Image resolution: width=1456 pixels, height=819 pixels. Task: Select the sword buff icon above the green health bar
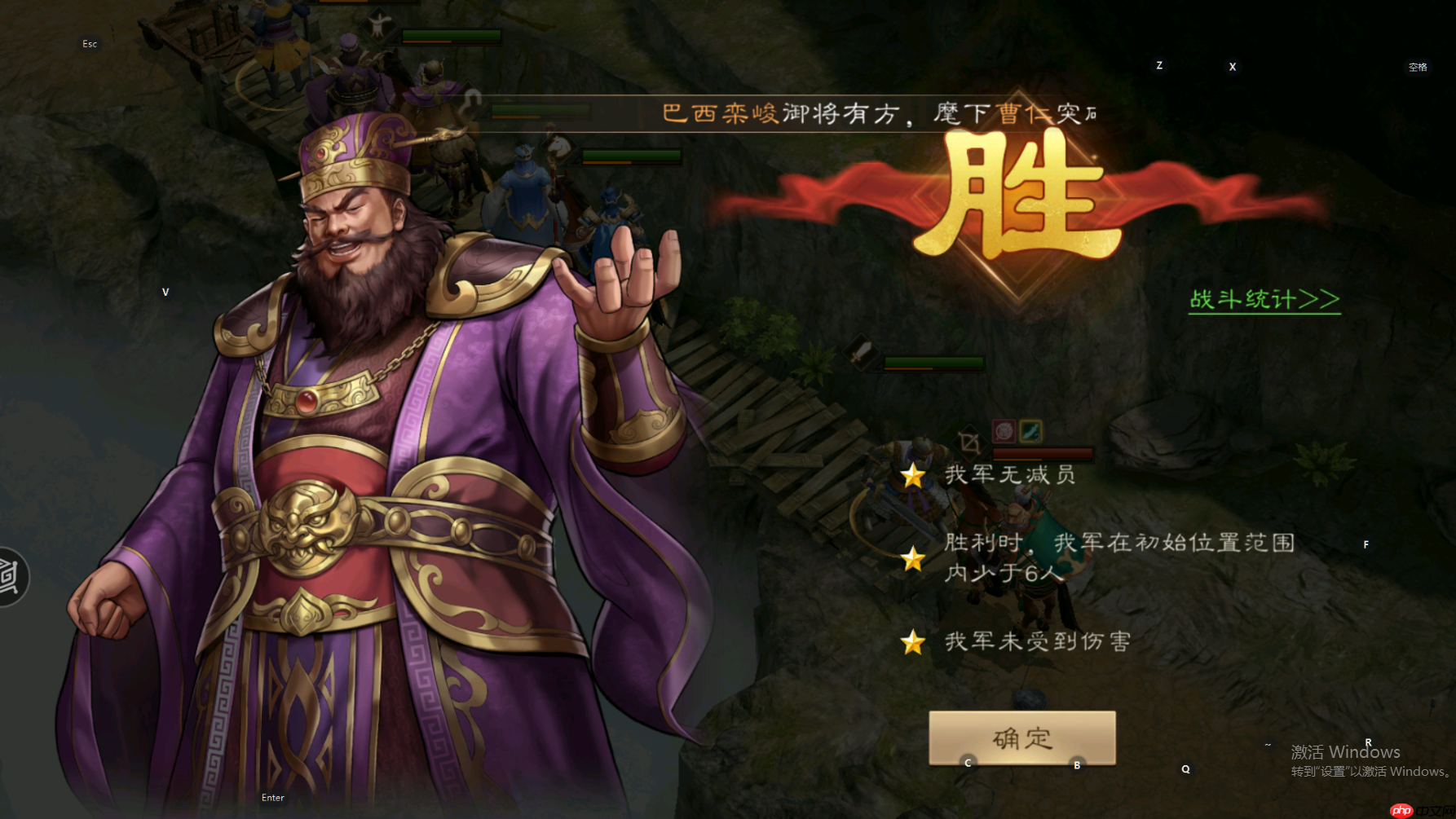[861, 352]
